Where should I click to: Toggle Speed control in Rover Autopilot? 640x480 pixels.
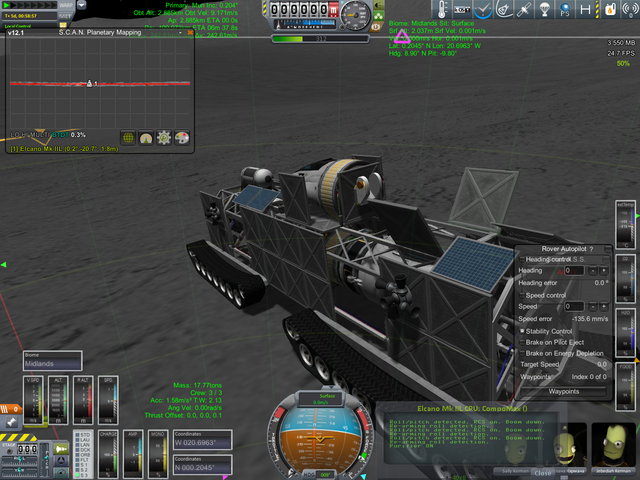(522, 295)
